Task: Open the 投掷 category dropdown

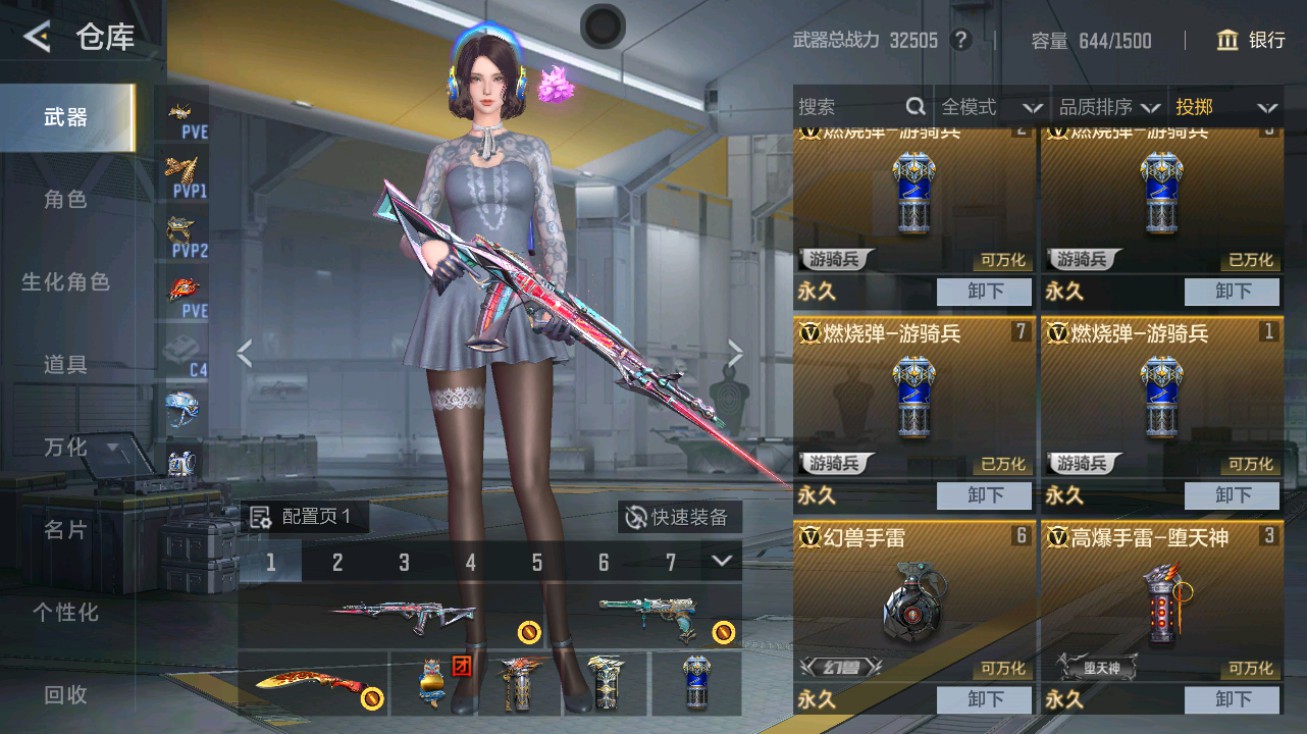Action: pos(1226,106)
